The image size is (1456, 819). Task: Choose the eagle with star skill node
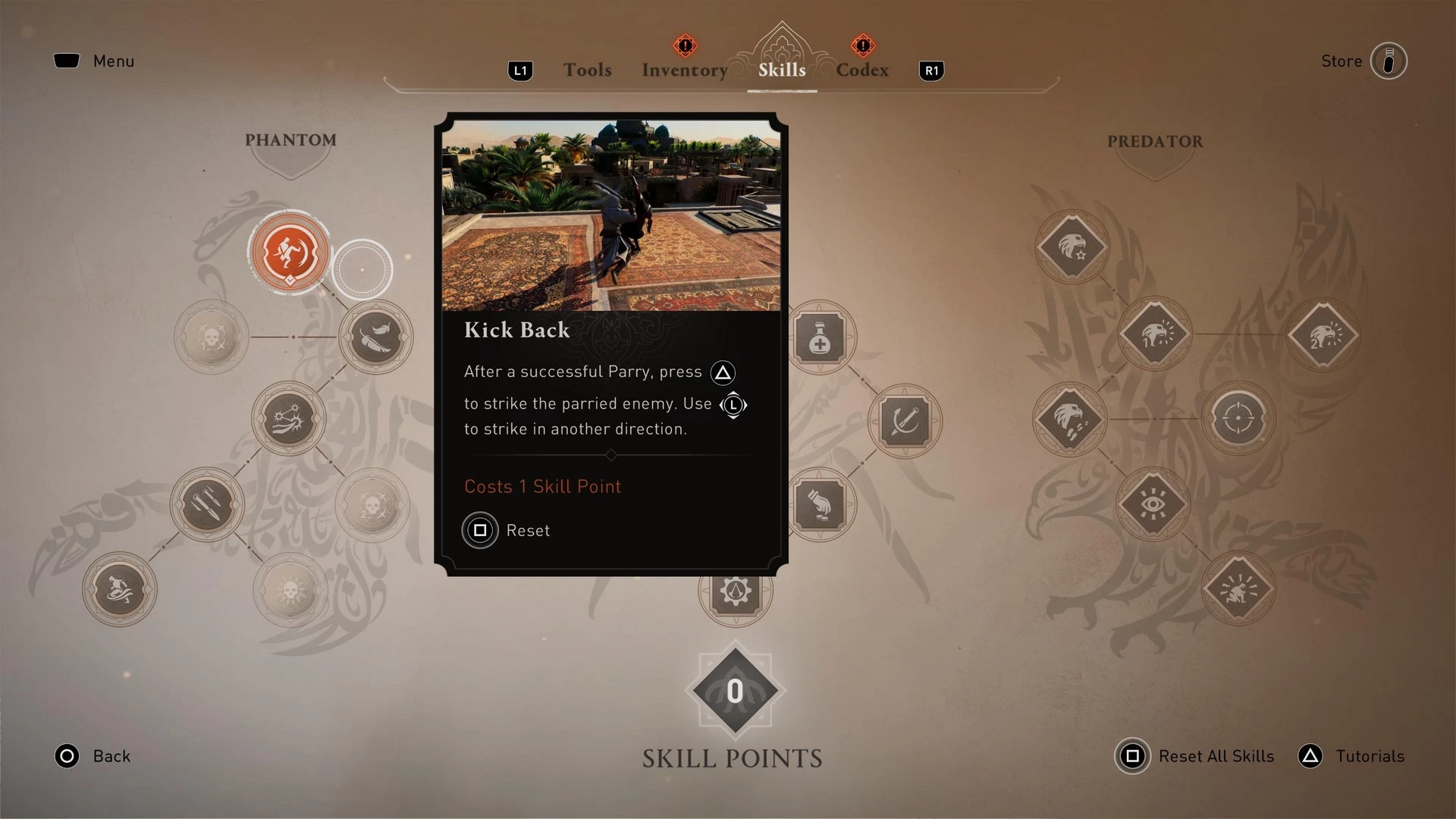[1072, 247]
